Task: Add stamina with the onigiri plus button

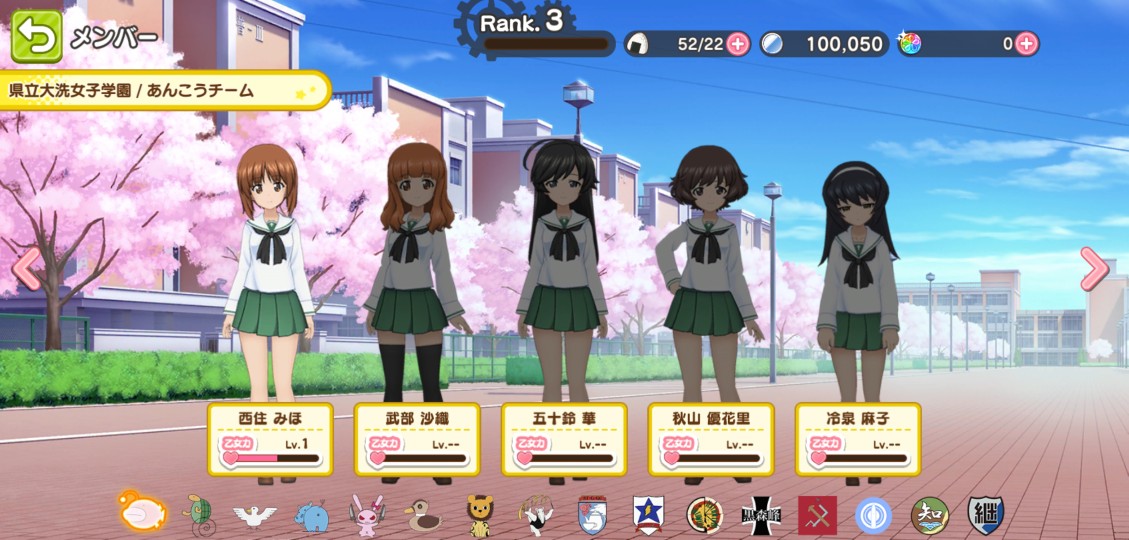Action: coord(738,43)
